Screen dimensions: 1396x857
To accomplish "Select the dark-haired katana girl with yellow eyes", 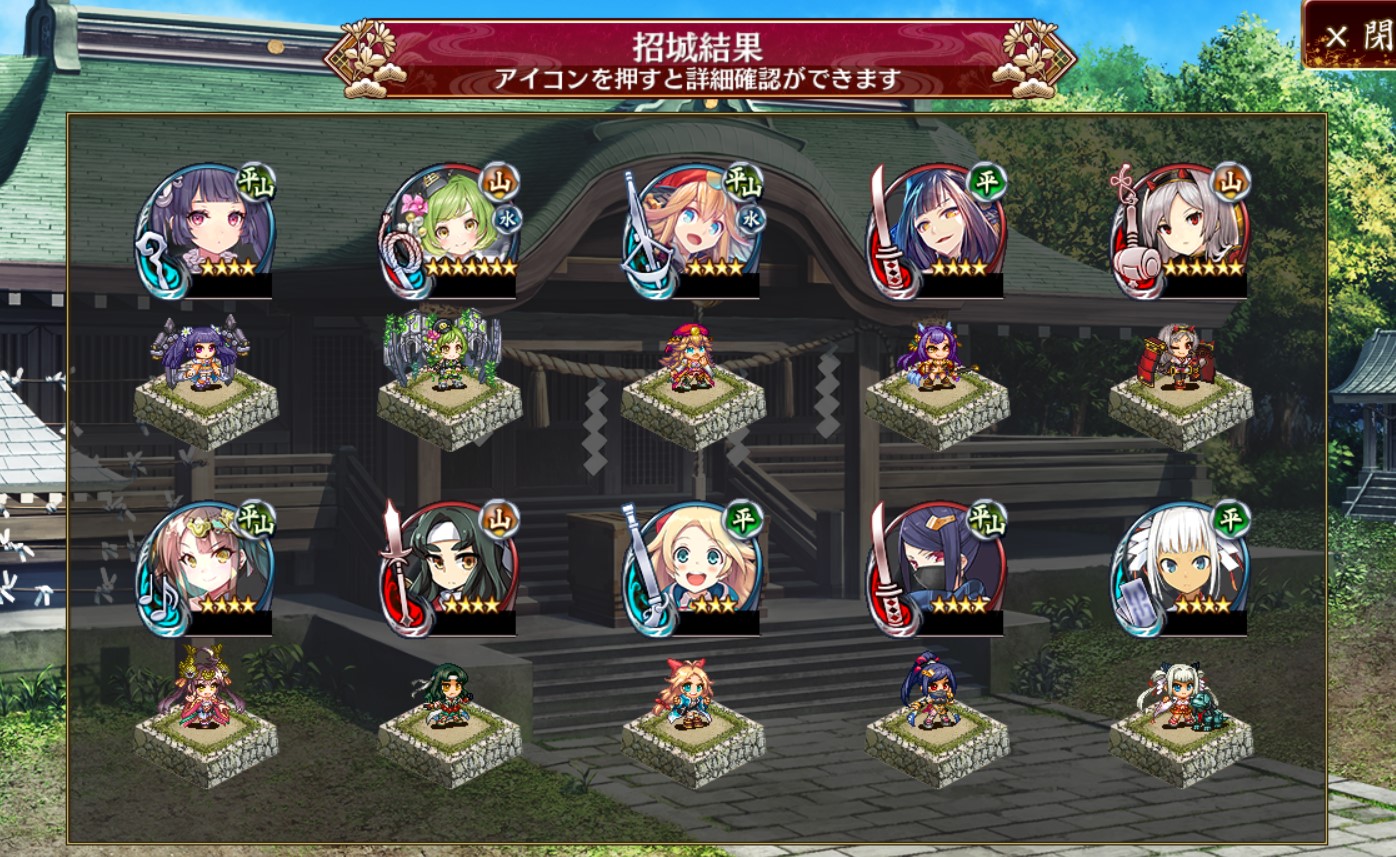I will 938,230.
